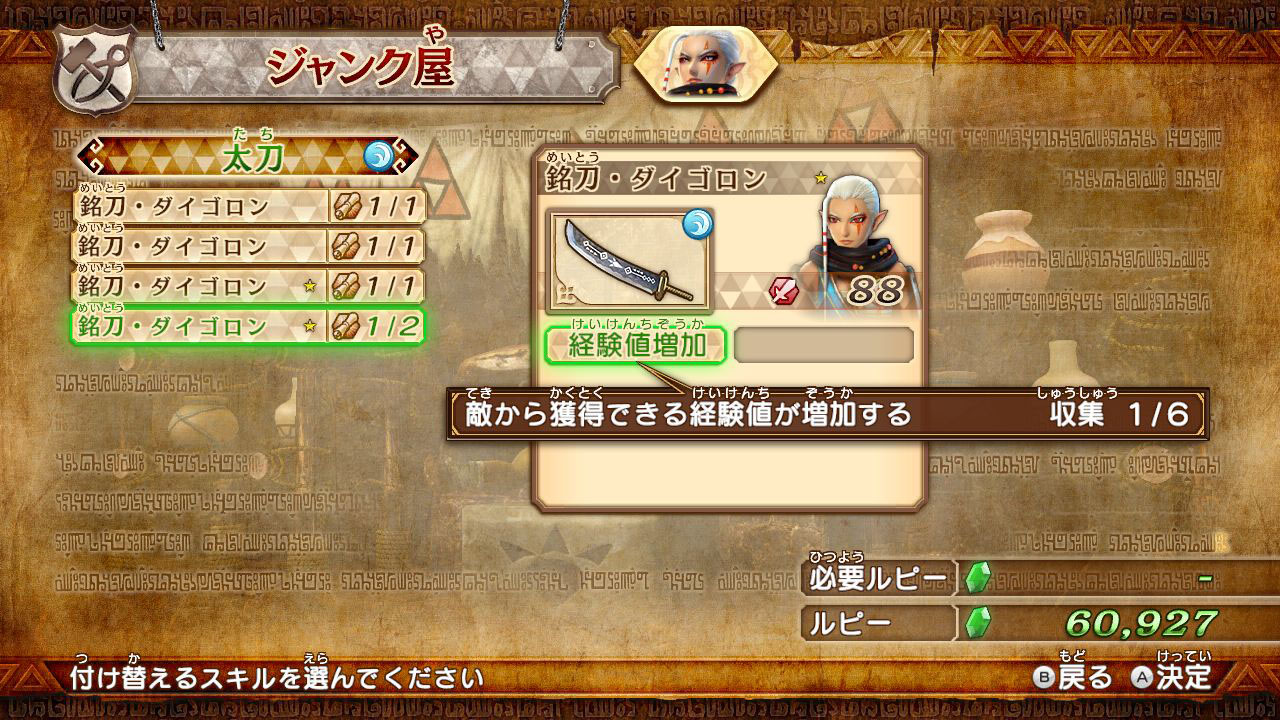Viewport: 1280px width, 720px height.
Task: Click the 太刀 weapon category header
Action: click(x=248, y=157)
